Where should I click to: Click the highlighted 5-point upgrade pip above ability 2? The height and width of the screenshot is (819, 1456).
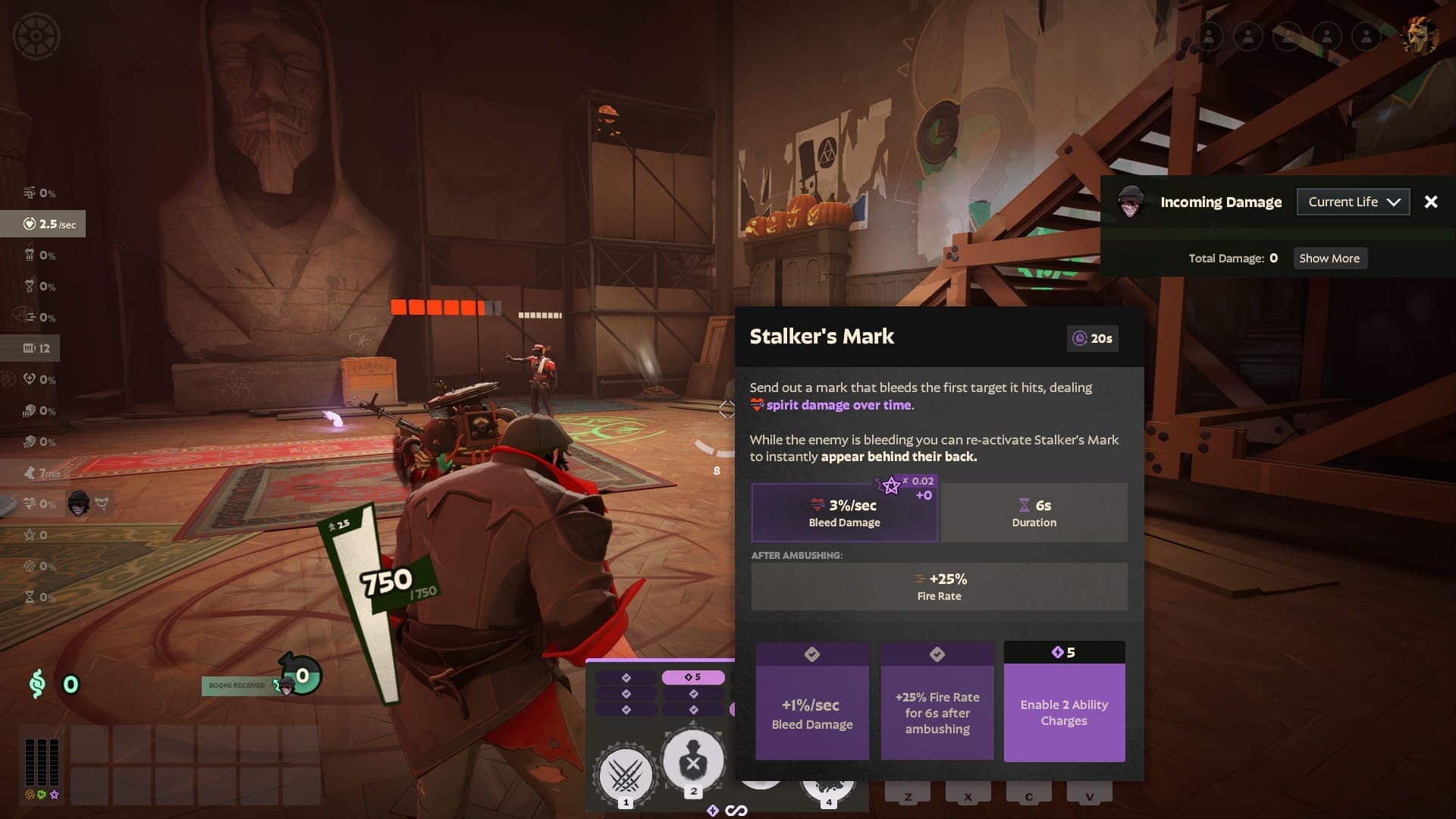pos(694,676)
